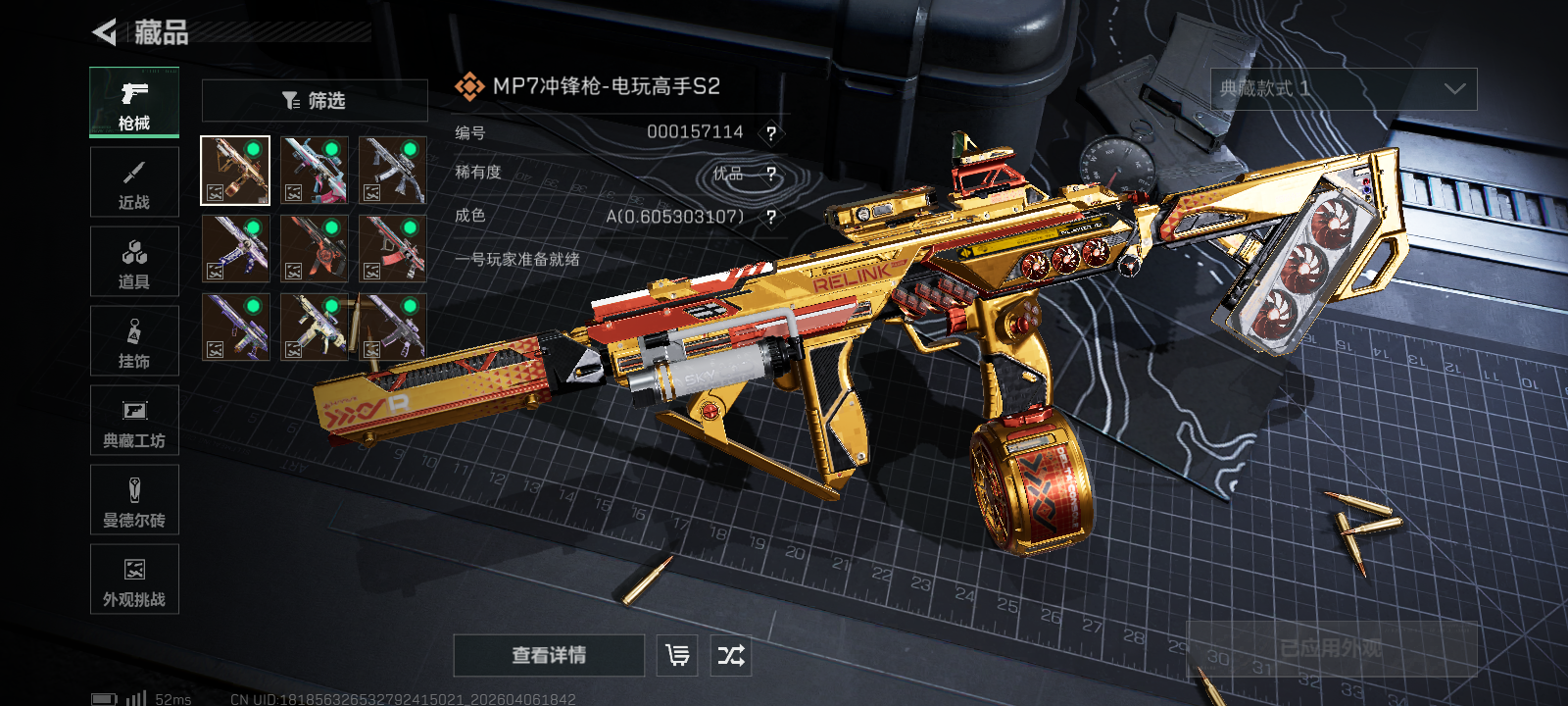Pick the black and orange gun skin

pos(314,249)
